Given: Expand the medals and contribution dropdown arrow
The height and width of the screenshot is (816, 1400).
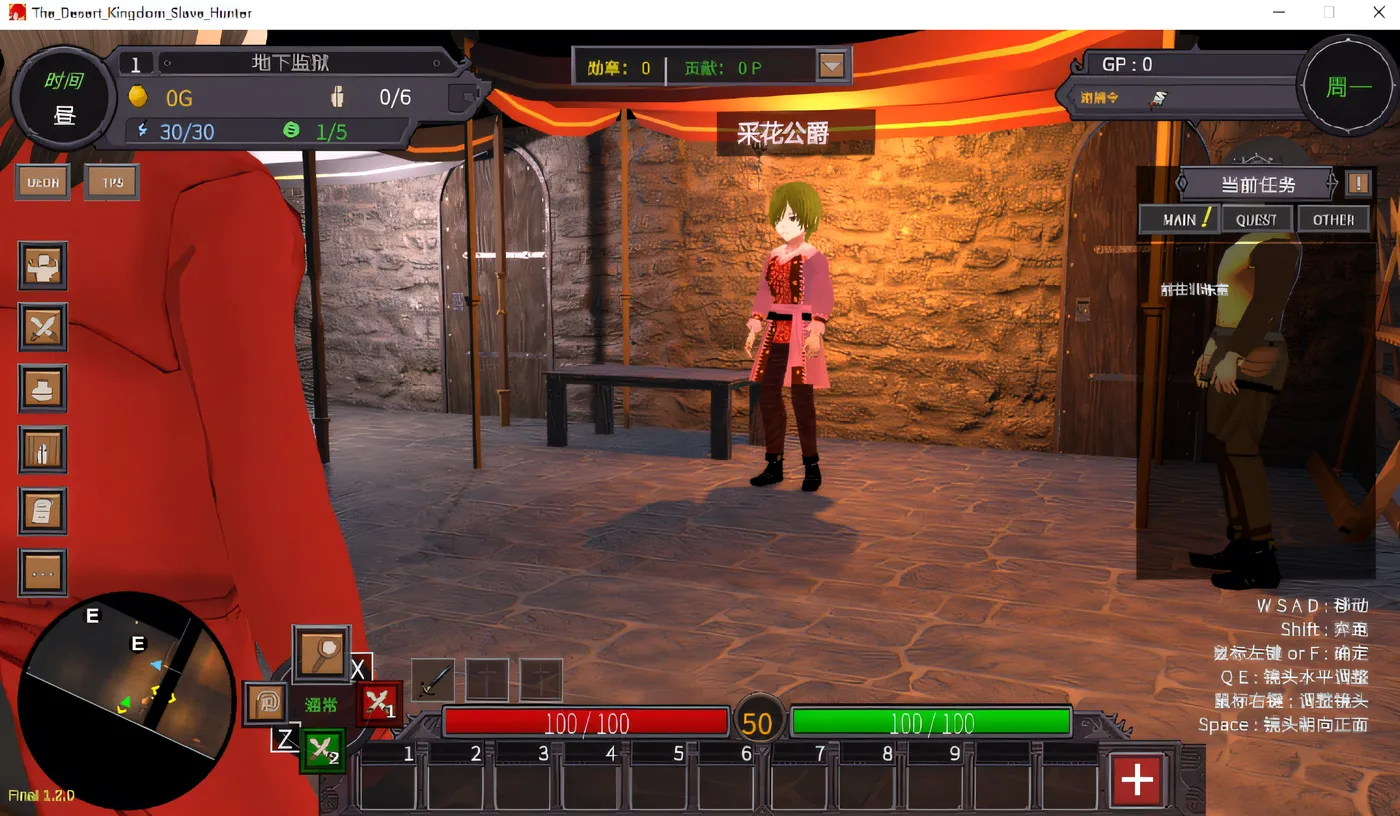Looking at the screenshot, I should click(x=832, y=67).
